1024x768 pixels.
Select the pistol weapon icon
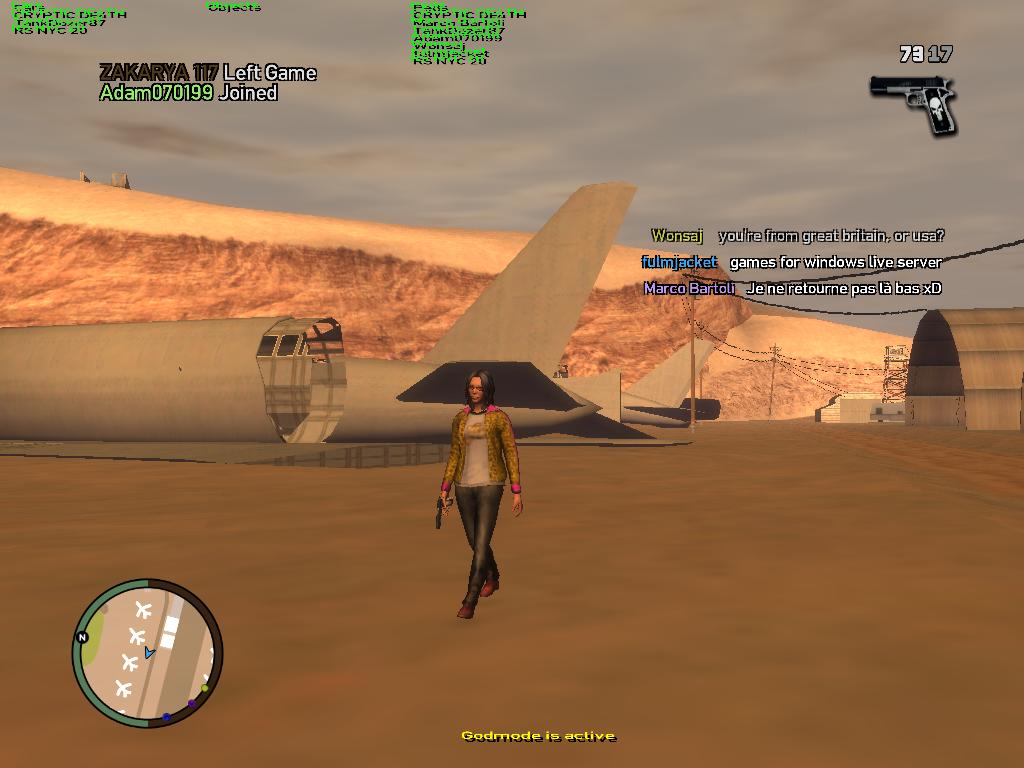tap(914, 102)
